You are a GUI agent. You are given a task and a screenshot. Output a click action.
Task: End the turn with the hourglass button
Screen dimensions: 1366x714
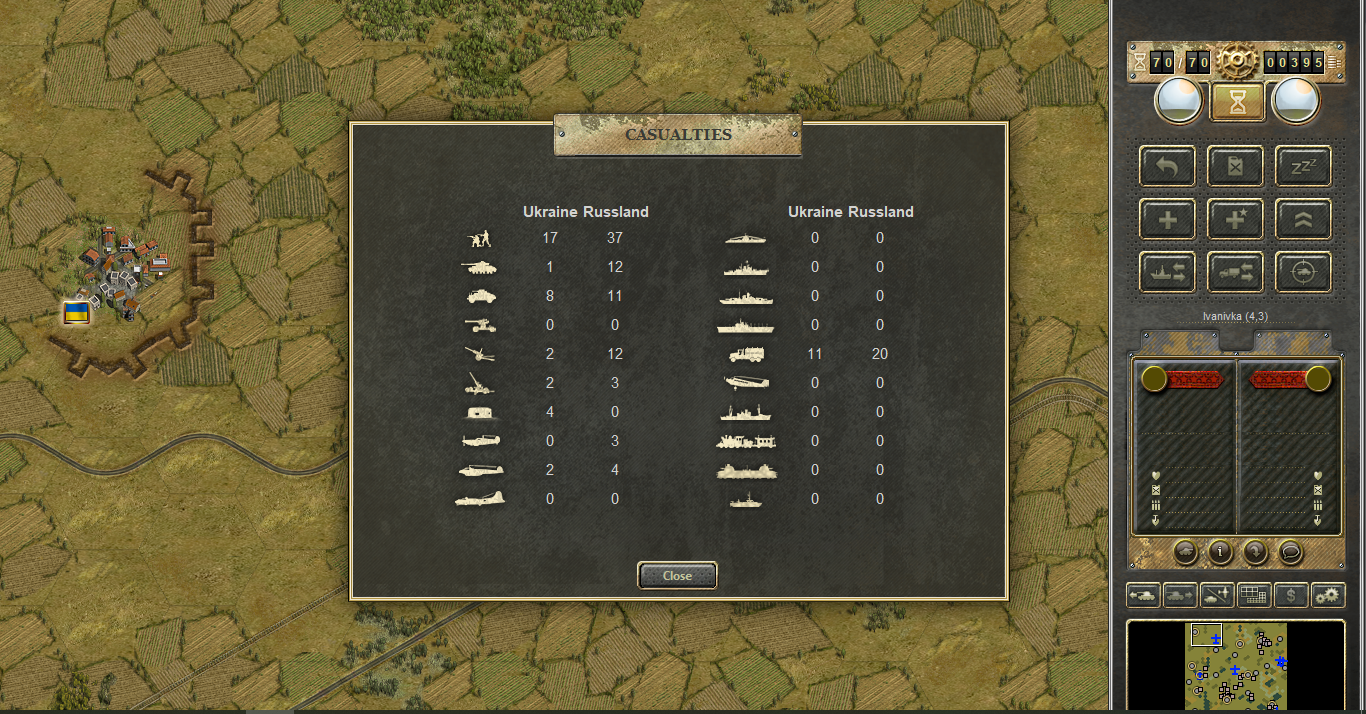point(1236,102)
